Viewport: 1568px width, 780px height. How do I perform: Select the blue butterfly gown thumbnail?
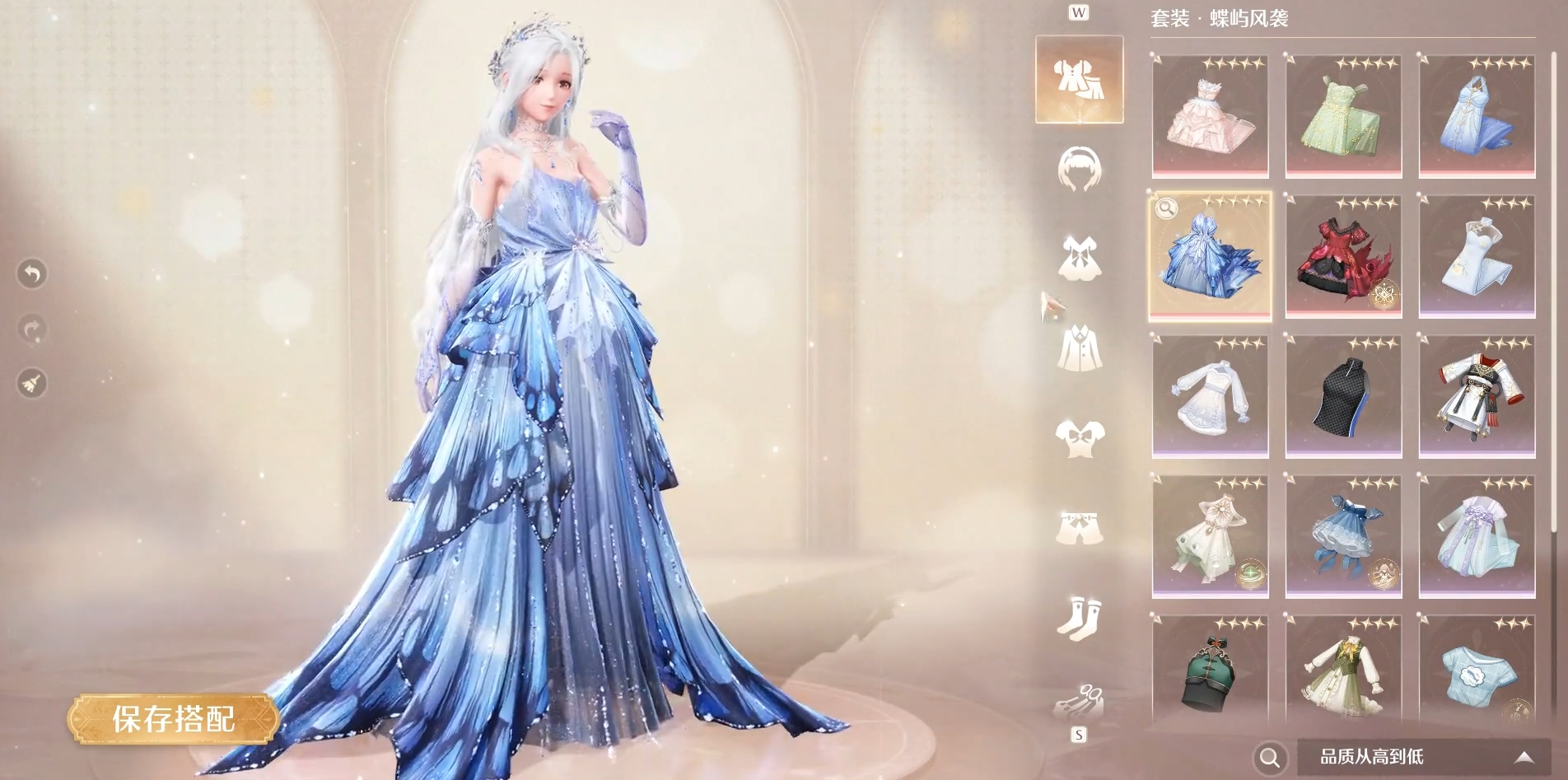(1210, 256)
